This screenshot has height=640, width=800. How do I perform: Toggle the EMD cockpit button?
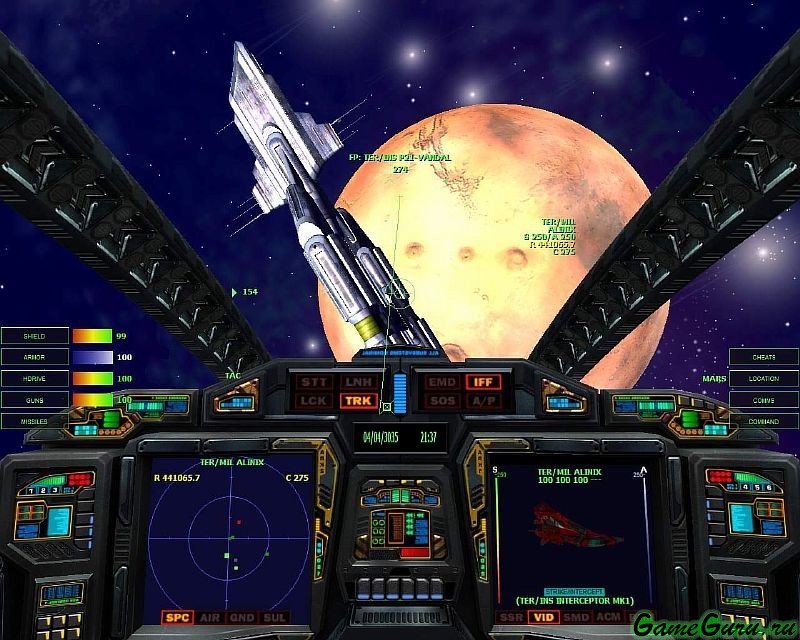point(442,382)
